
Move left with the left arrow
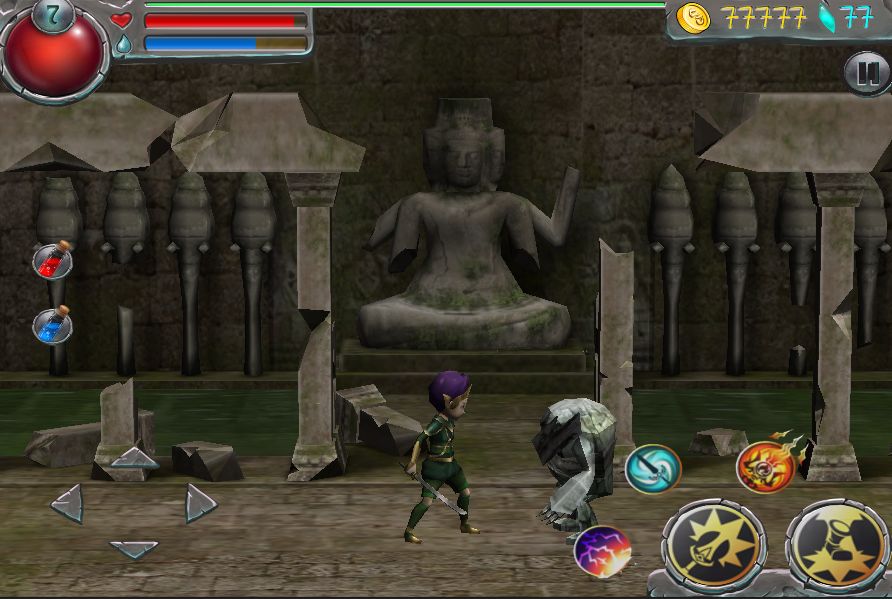(67, 503)
